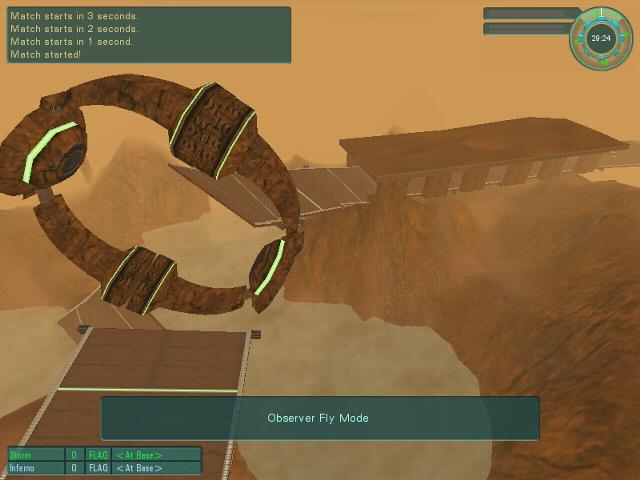Click the chat message log panel
Viewport: 640px width, 480px height.
pos(148,35)
